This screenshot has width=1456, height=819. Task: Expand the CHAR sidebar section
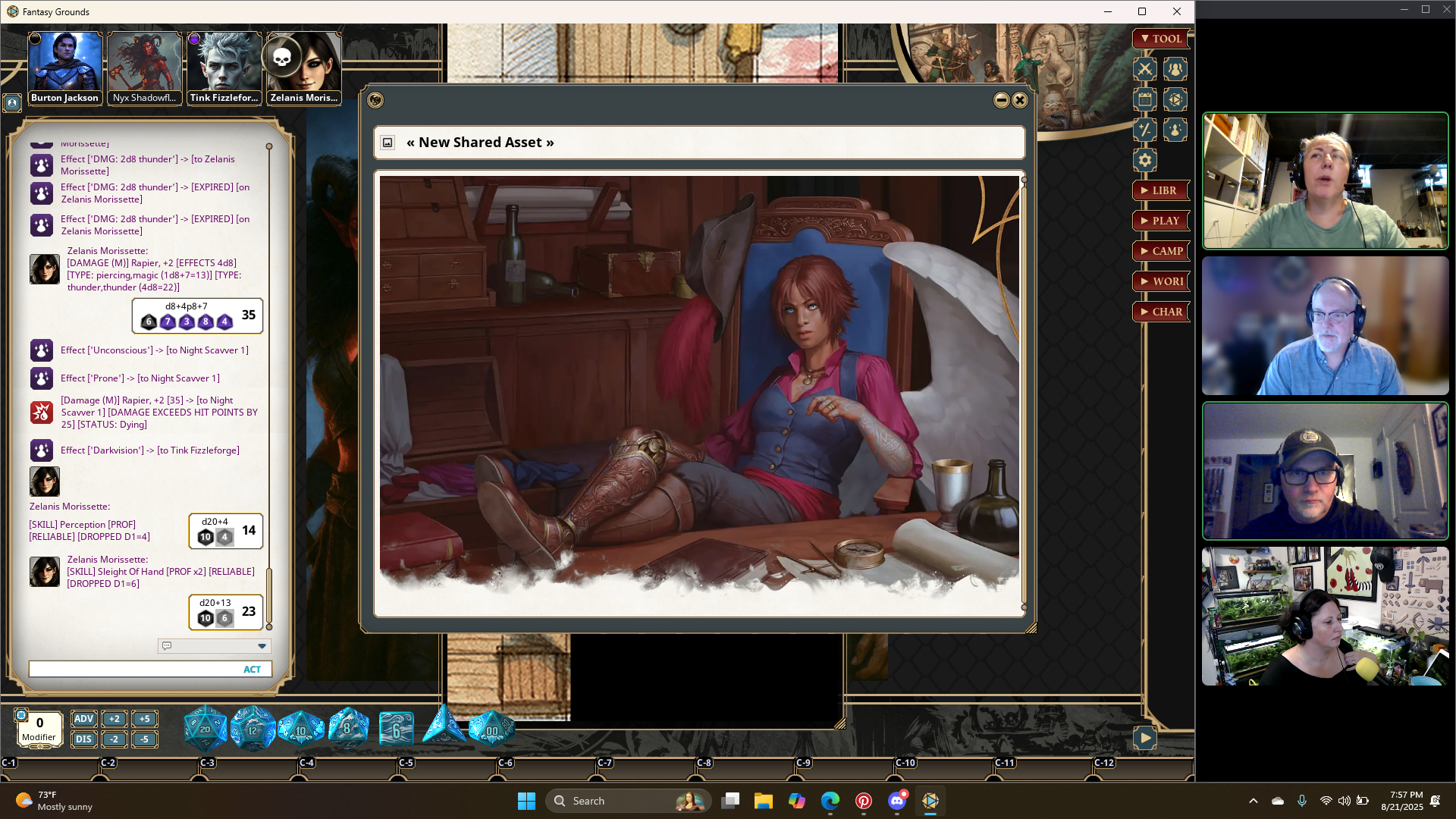[x=1160, y=312]
